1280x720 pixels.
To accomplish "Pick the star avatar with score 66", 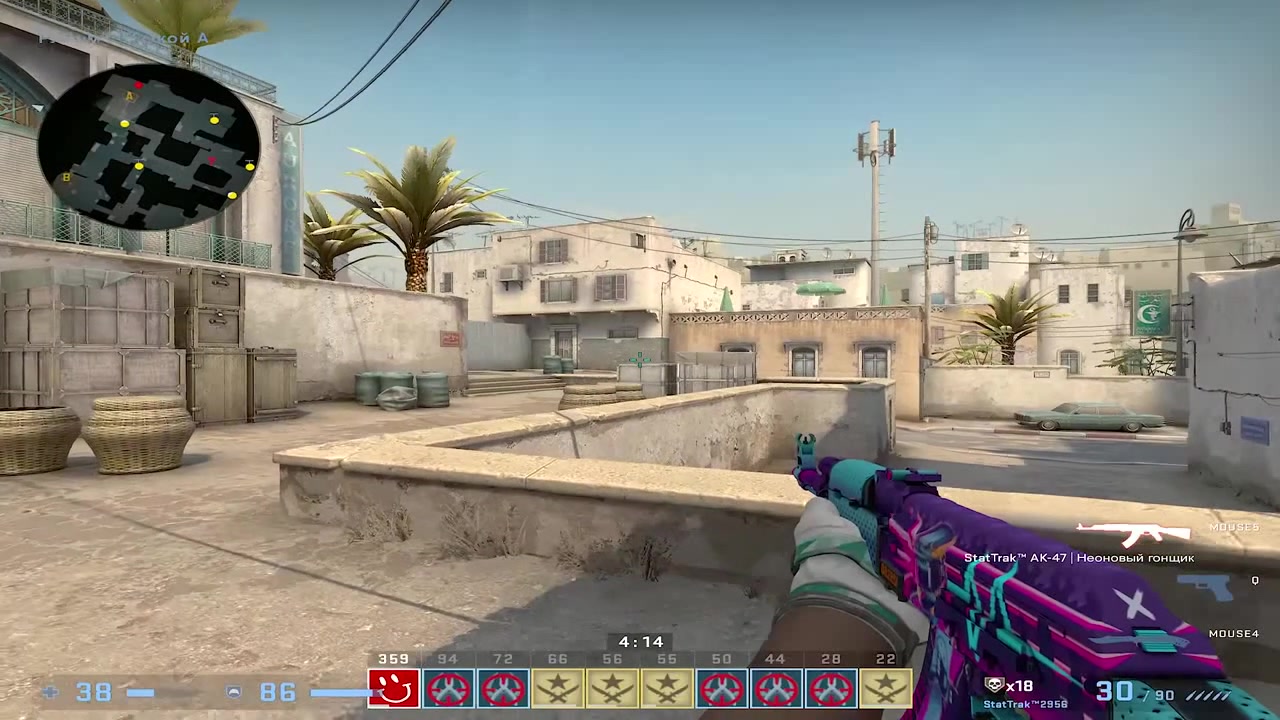I will click(557, 688).
